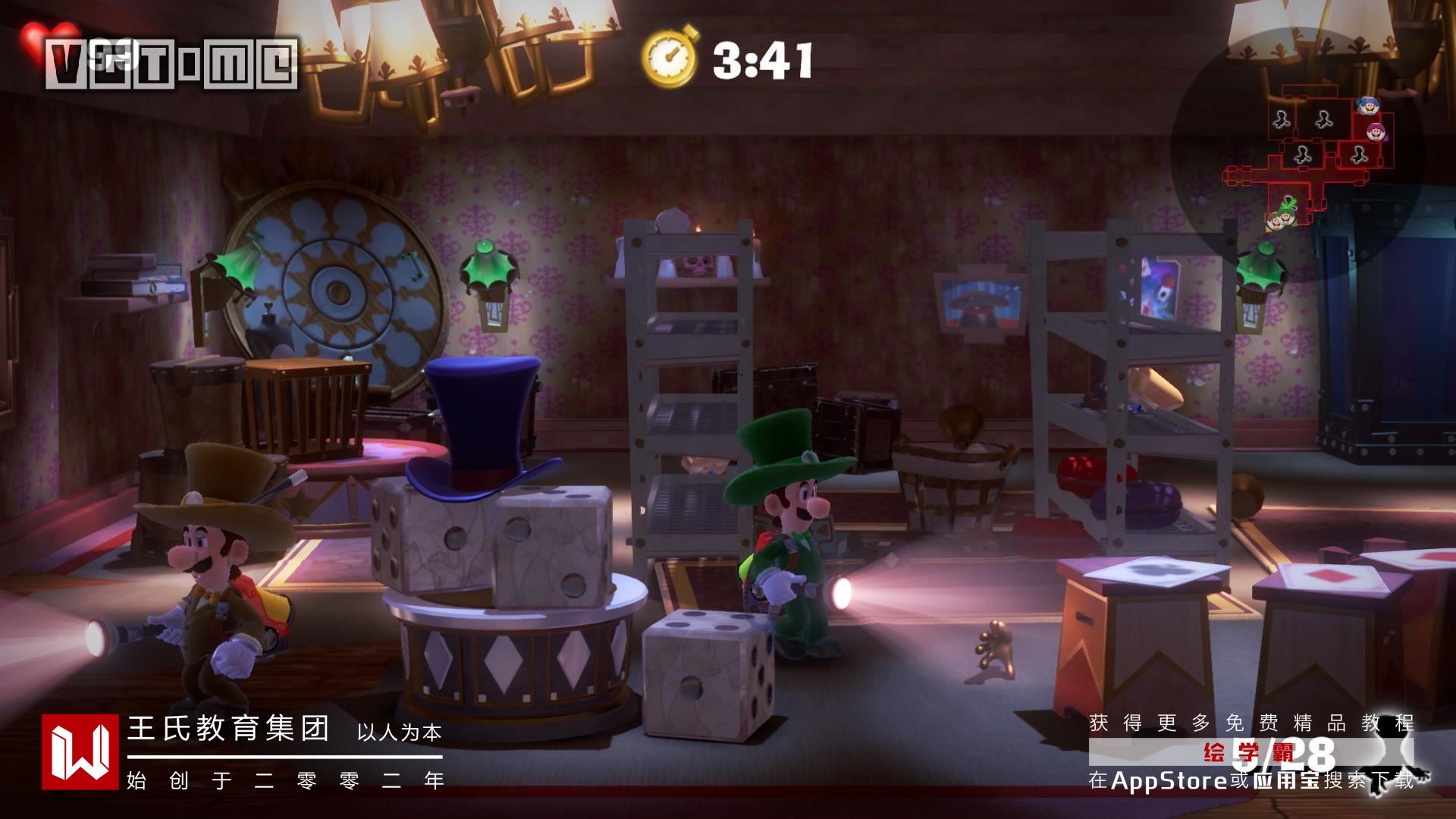Select the blue Luigi marker on the minimap
Image resolution: width=1456 pixels, height=819 pixels.
tap(1367, 105)
